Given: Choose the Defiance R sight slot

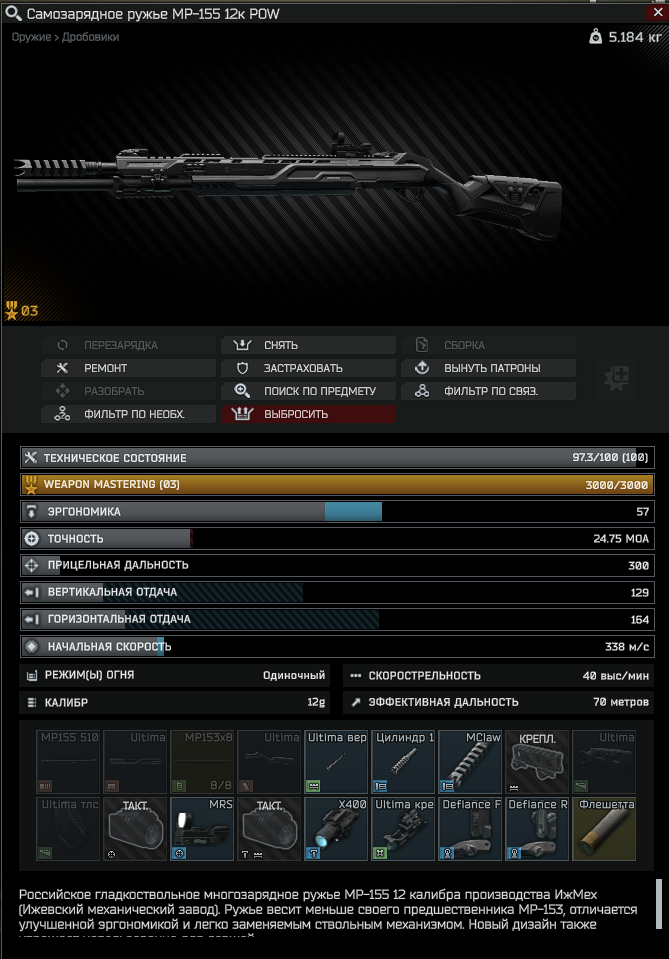Looking at the screenshot, I should 536,829.
